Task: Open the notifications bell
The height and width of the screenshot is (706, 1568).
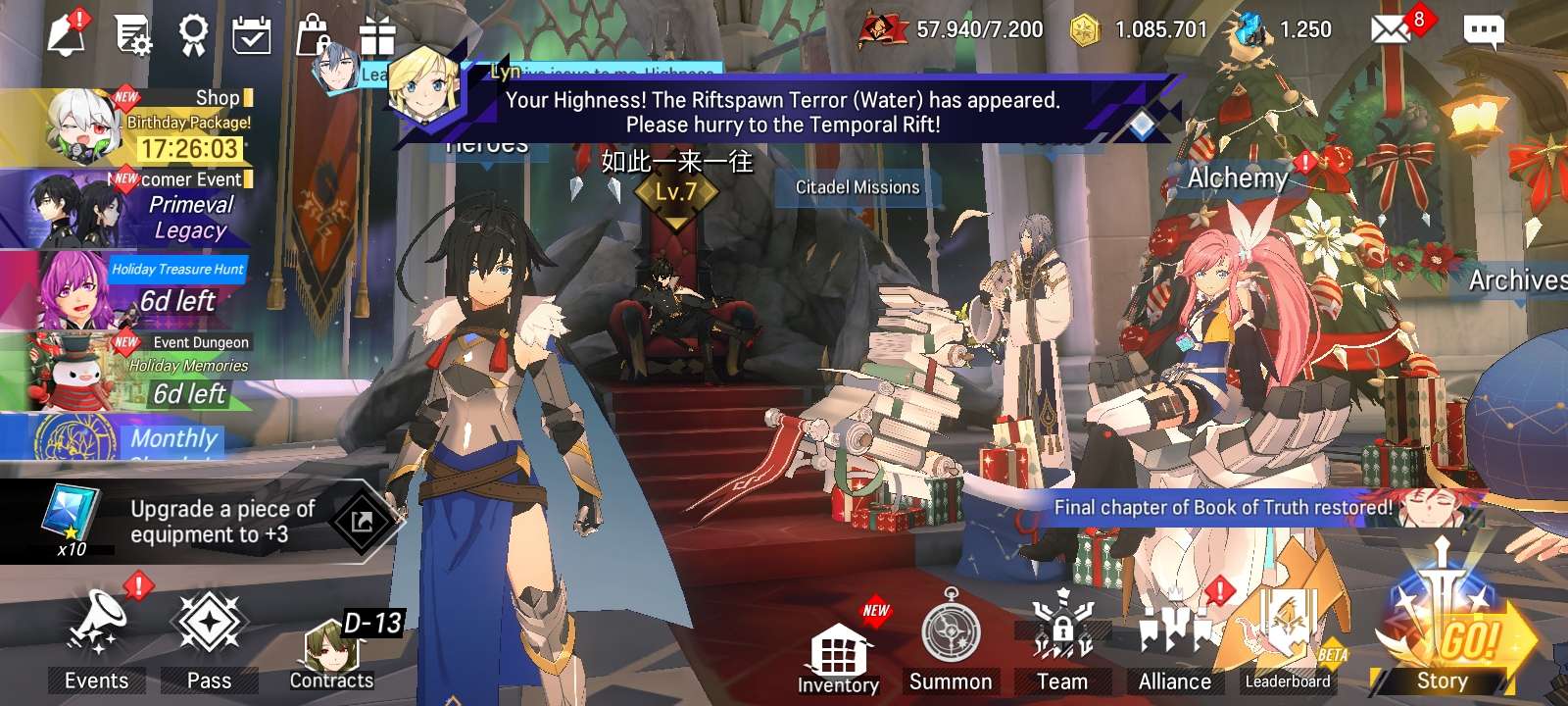Action: (67, 35)
